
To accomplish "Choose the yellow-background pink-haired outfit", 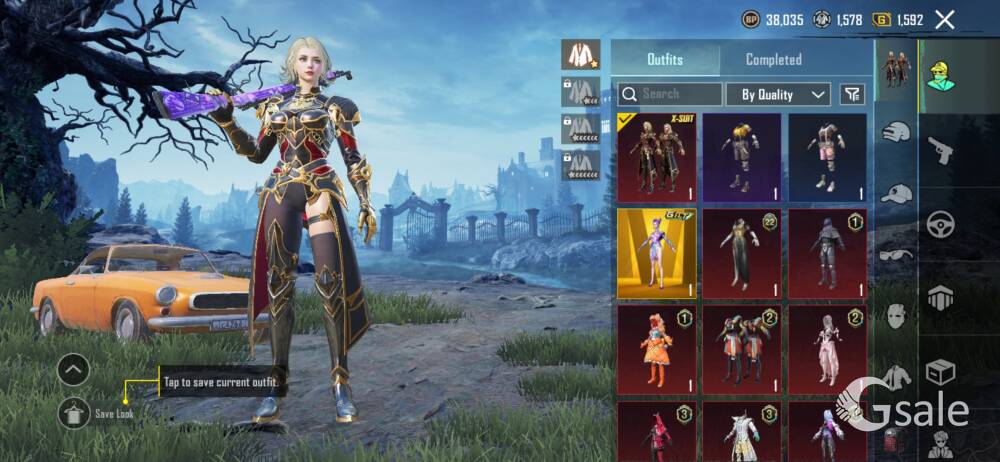I will point(656,253).
